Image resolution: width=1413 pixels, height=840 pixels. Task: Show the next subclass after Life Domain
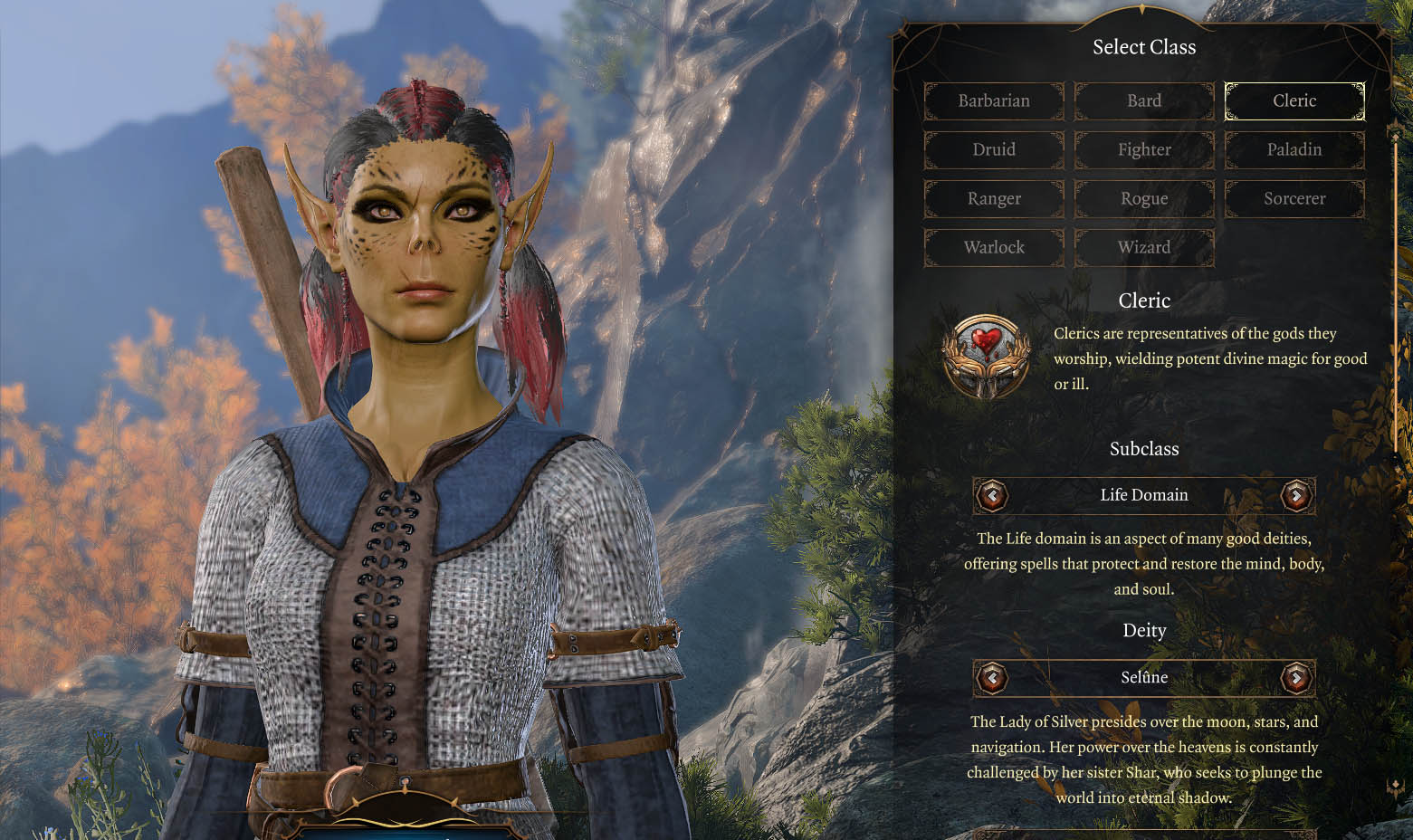[x=1296, y=495]
